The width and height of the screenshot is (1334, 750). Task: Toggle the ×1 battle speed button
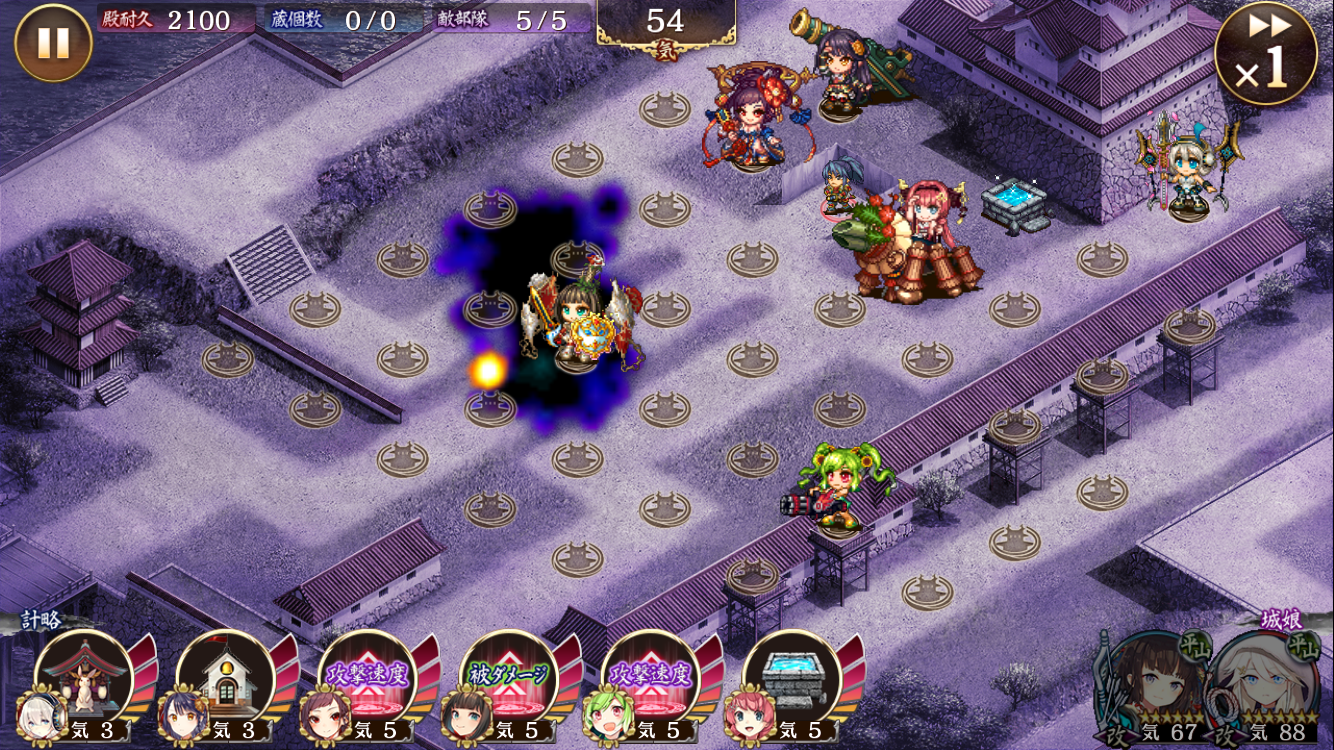(x=1265, y=55)
